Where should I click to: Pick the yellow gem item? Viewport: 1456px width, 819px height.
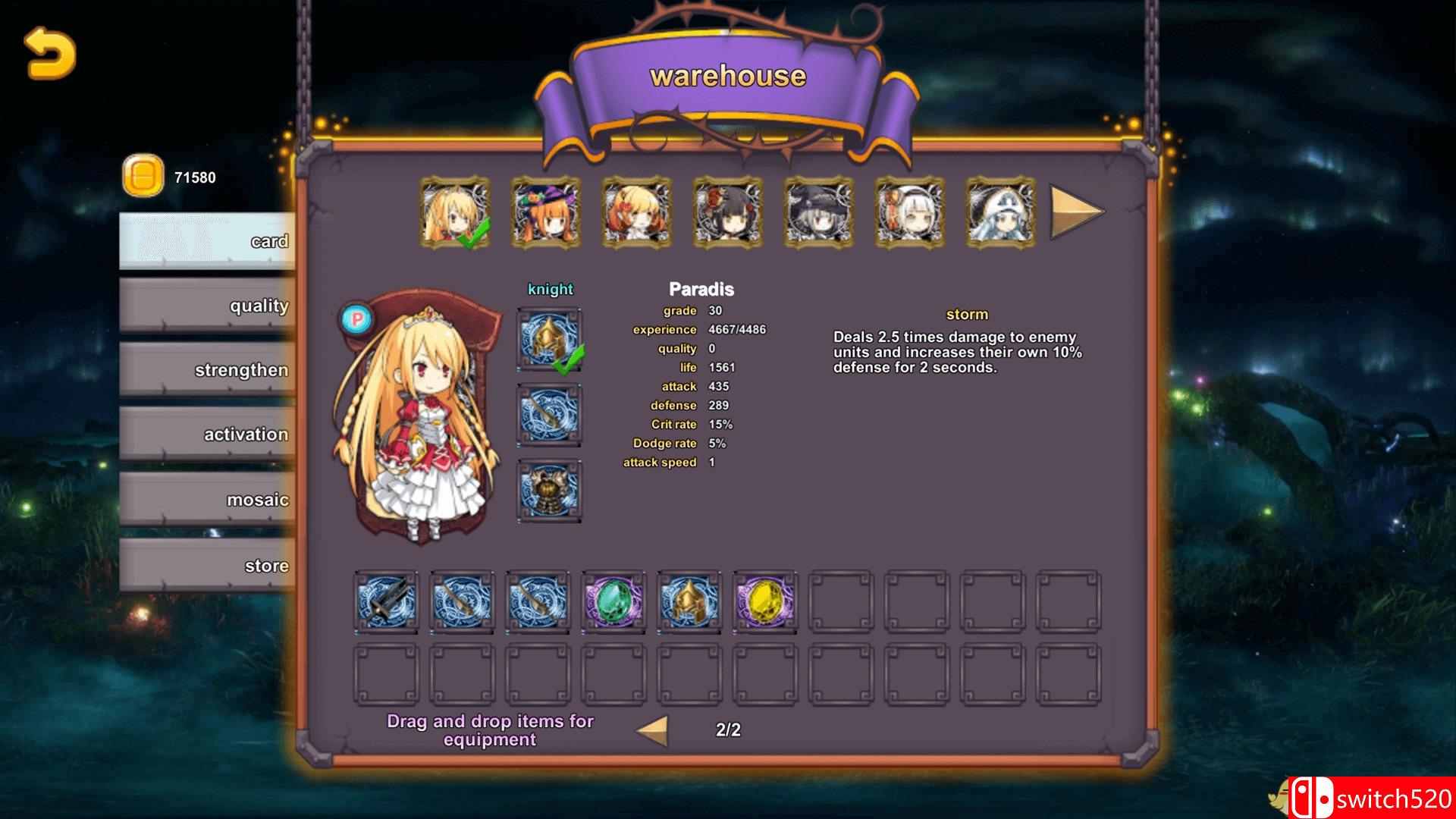(x=764, y=601)
